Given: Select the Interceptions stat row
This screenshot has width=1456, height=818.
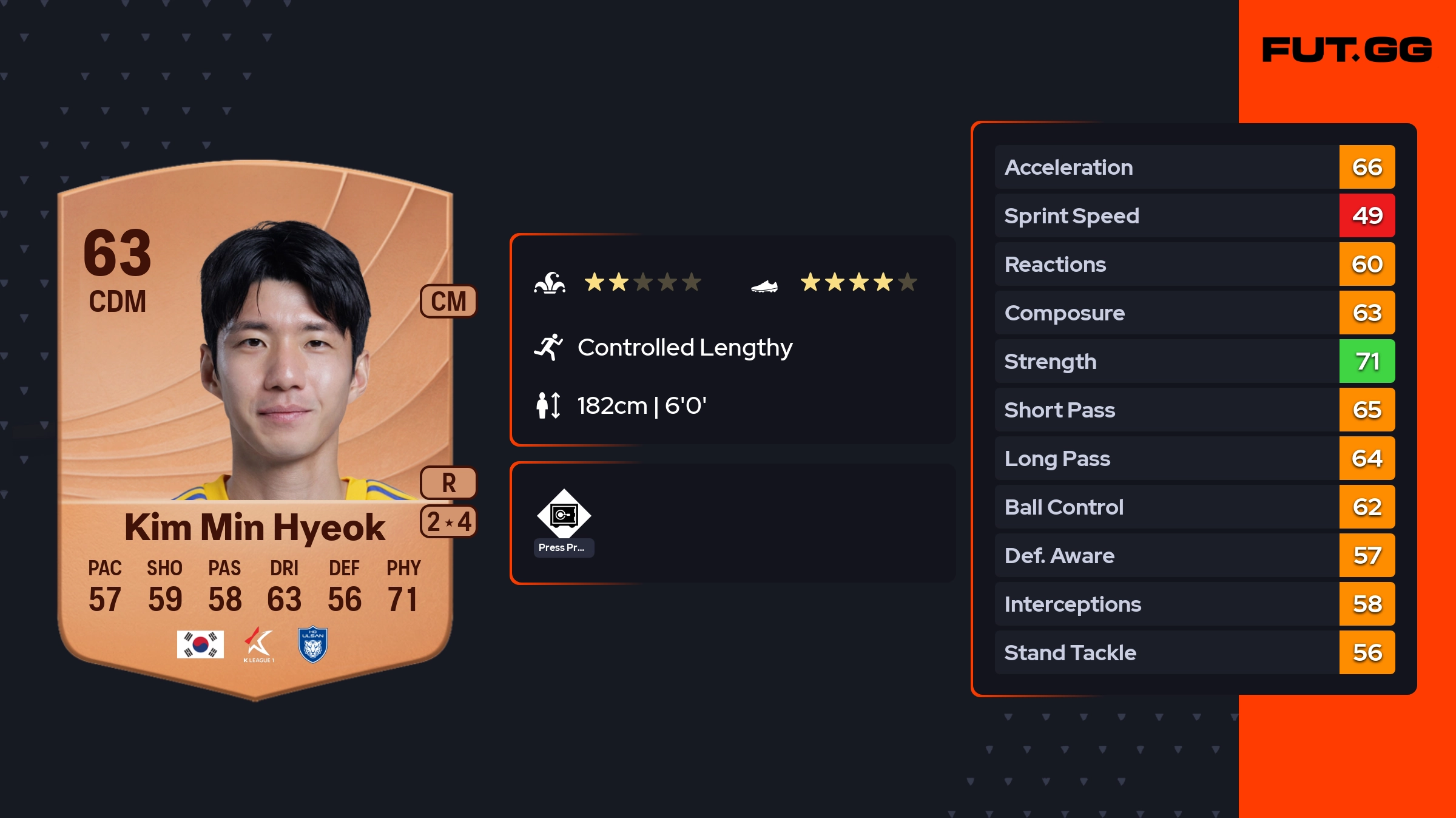Looking at the screenshot, I should coord(1194,604).
